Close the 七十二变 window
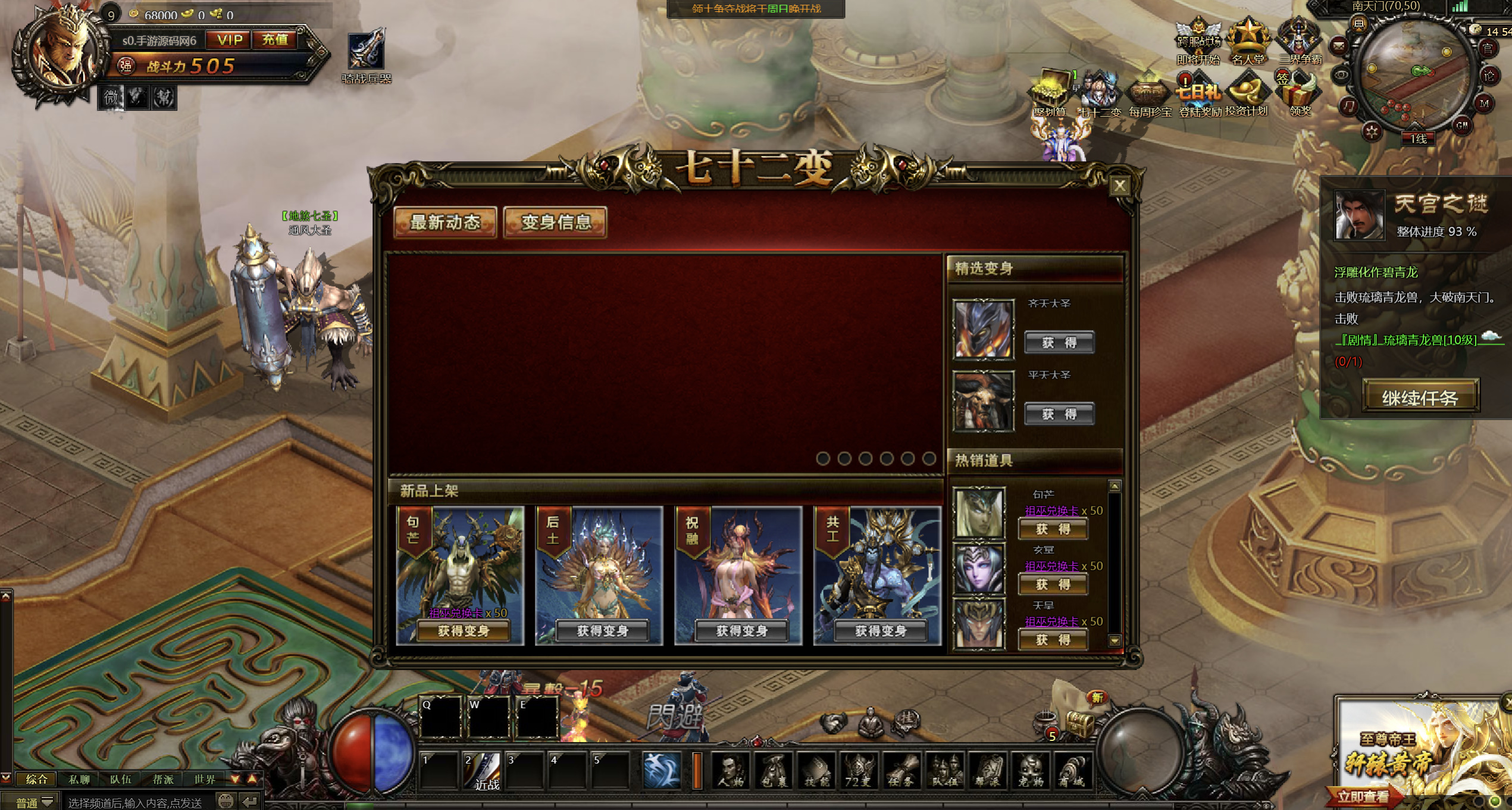1512x810 pixels. click(1119, 186)
